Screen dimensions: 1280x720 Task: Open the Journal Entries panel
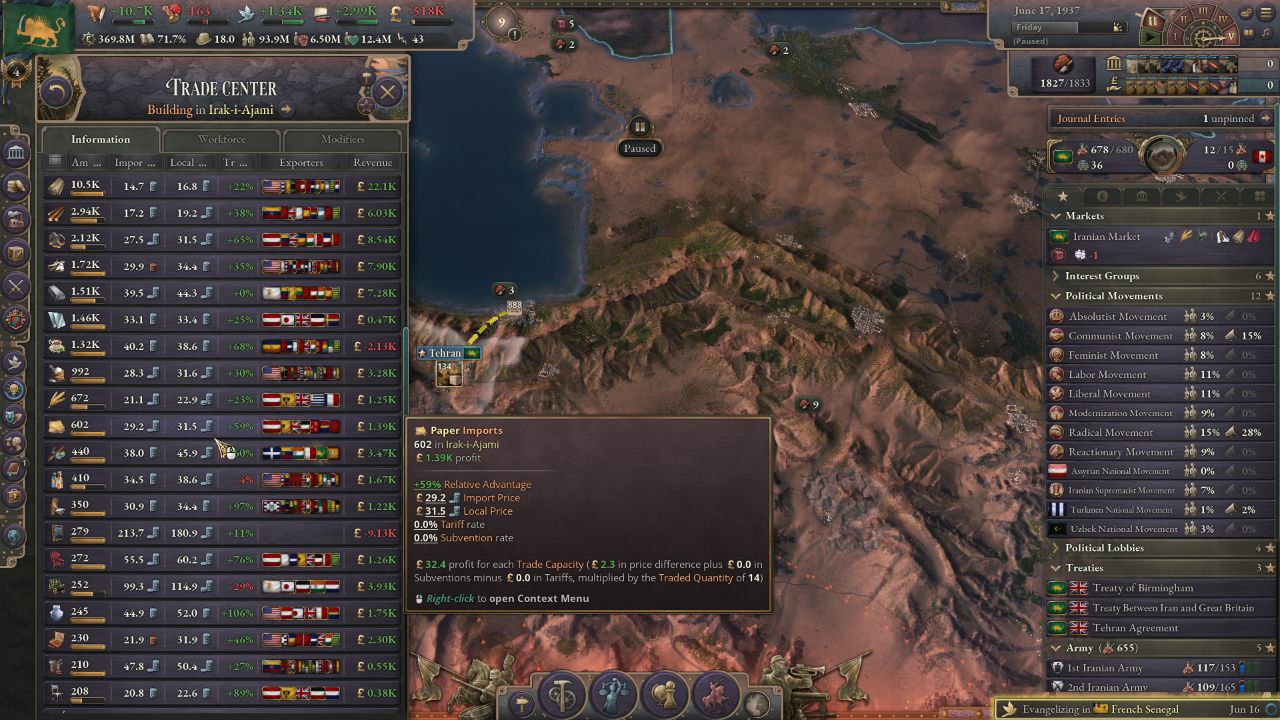tap(1091, 118)
